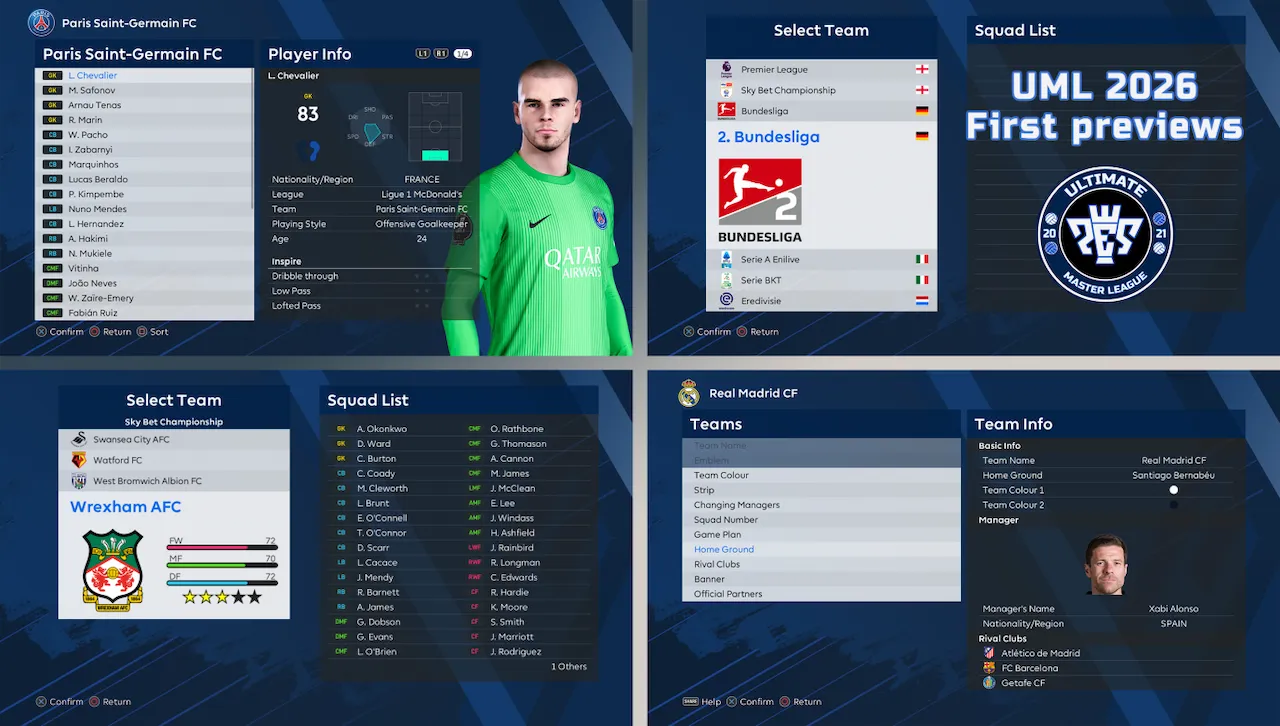
Task: Select Changing Managers in the Teams menu
Action: click(x=736, y=504)
